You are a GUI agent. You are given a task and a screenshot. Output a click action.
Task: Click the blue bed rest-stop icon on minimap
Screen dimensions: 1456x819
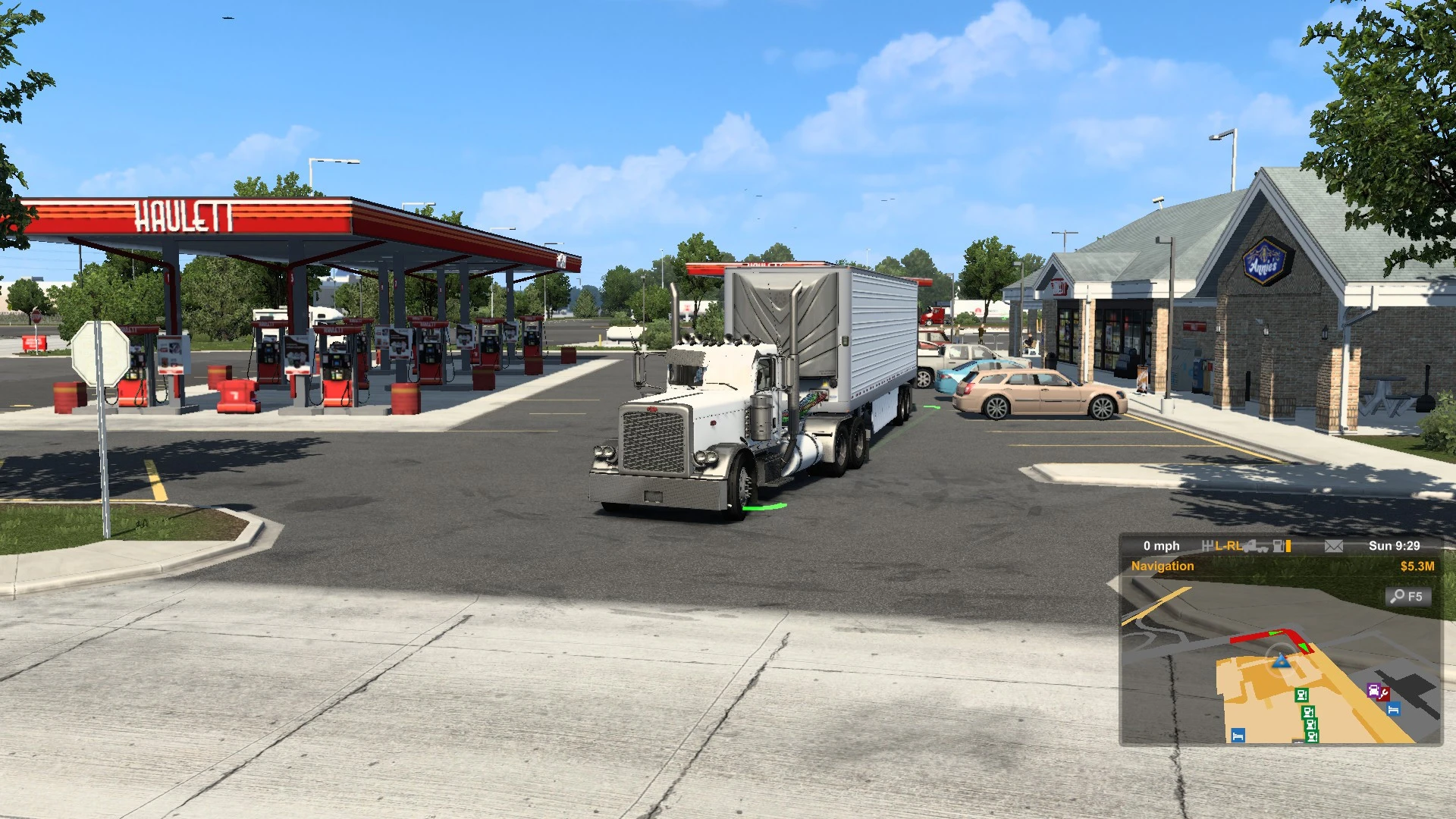[1394, 709]
